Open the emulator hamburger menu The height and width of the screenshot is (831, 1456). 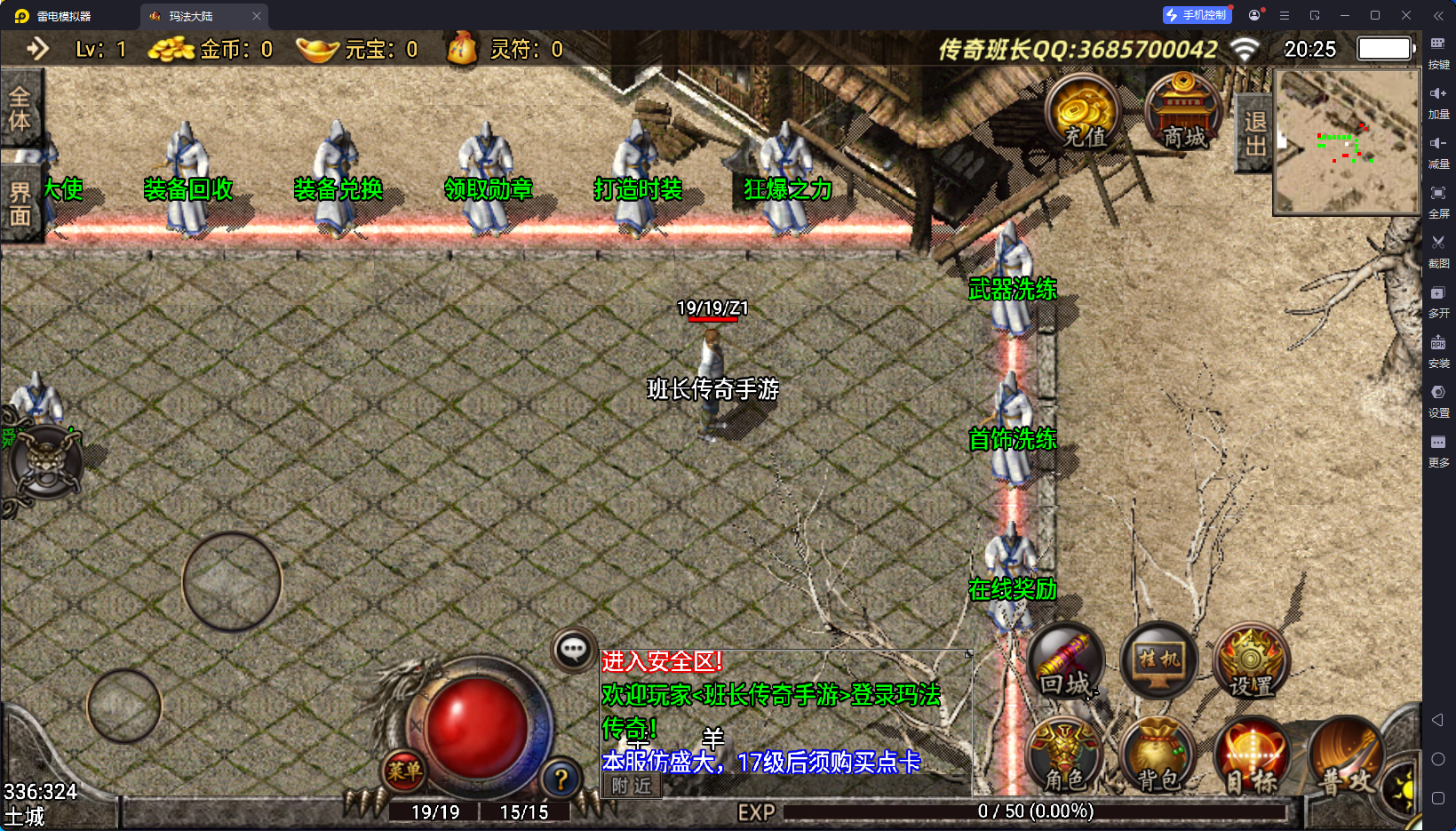coord(1284,15)
